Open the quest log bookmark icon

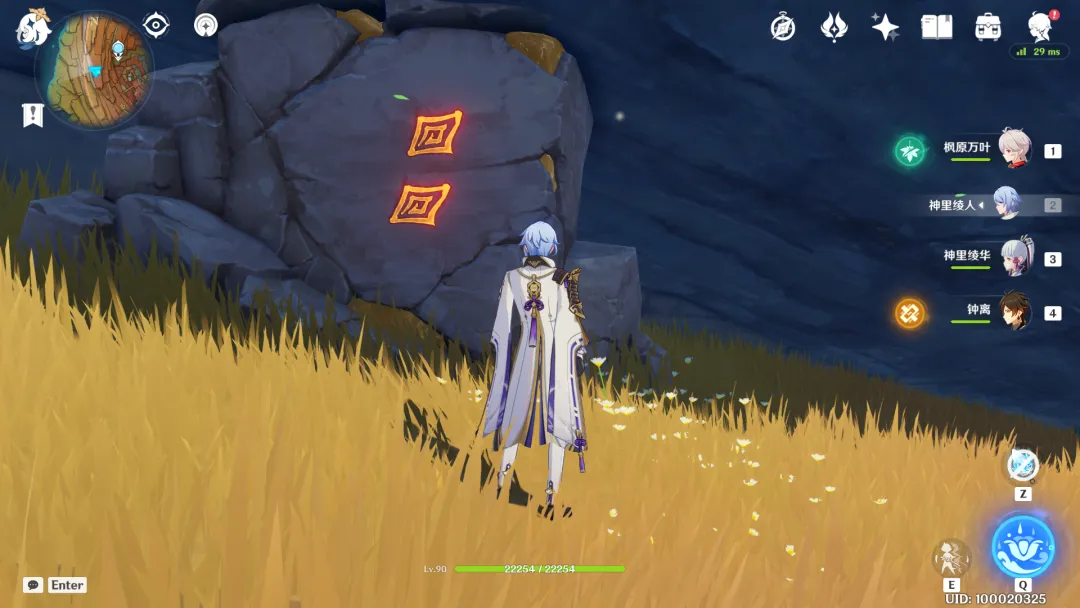coord(33,115)
